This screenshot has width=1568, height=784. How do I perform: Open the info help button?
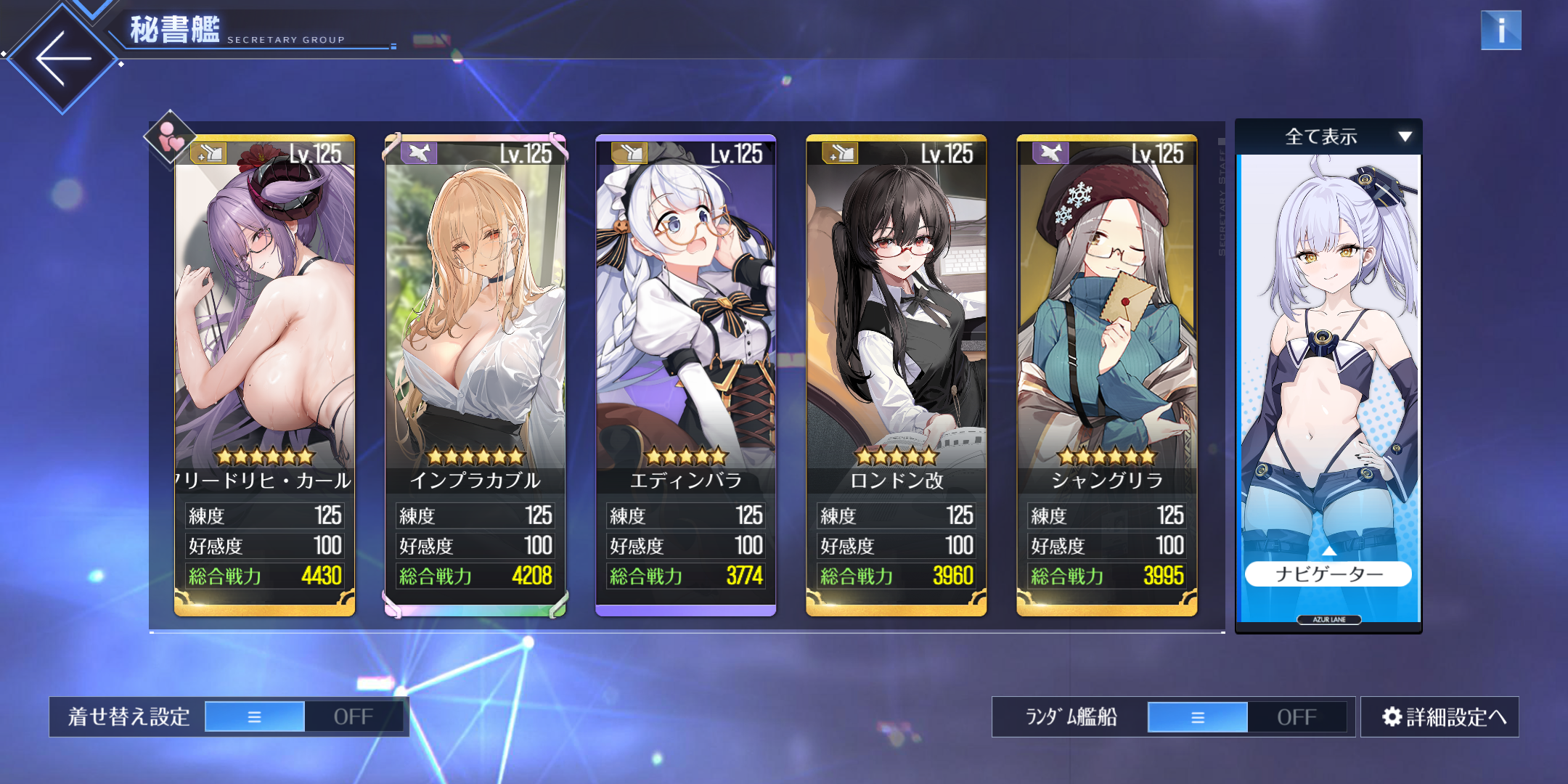tap(1500, 30)
